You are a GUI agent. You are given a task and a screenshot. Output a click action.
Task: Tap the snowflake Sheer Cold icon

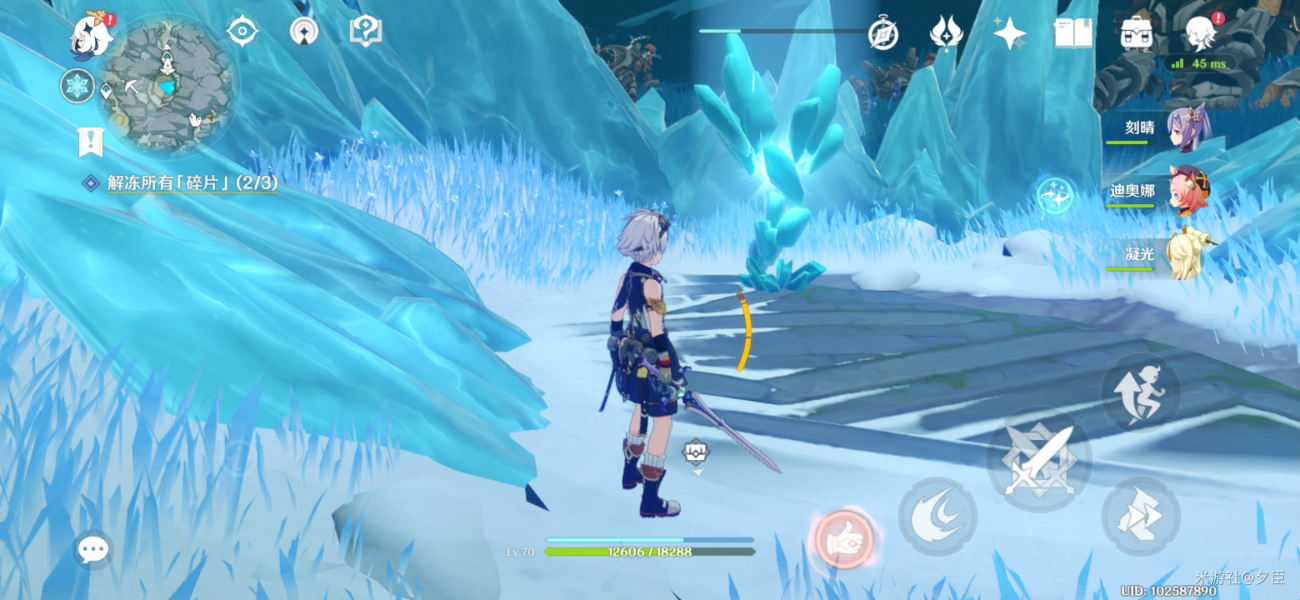pos(77,86)
